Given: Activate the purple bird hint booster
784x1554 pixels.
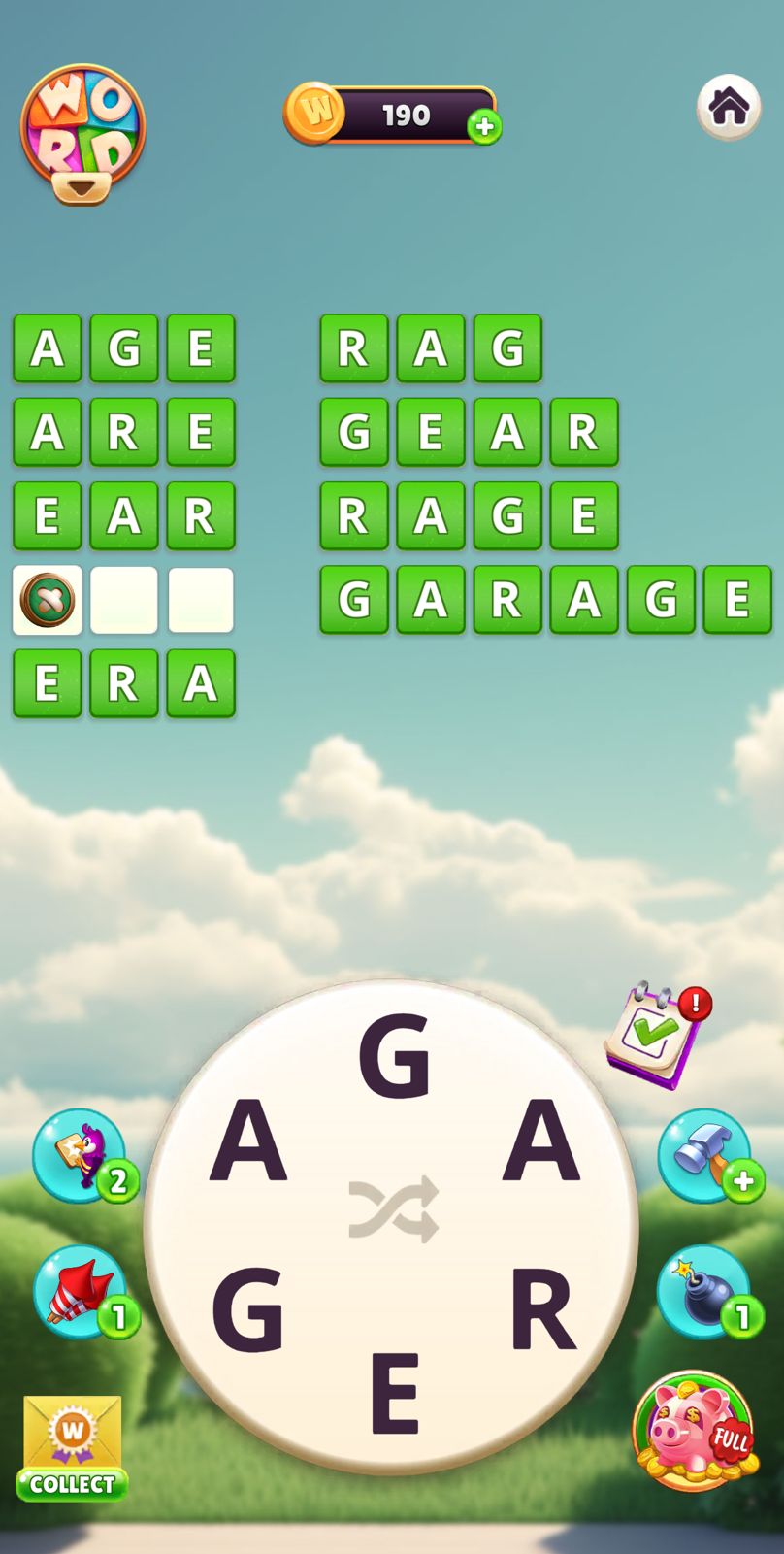Looking at the screenshot, I should click(80, 1155).
